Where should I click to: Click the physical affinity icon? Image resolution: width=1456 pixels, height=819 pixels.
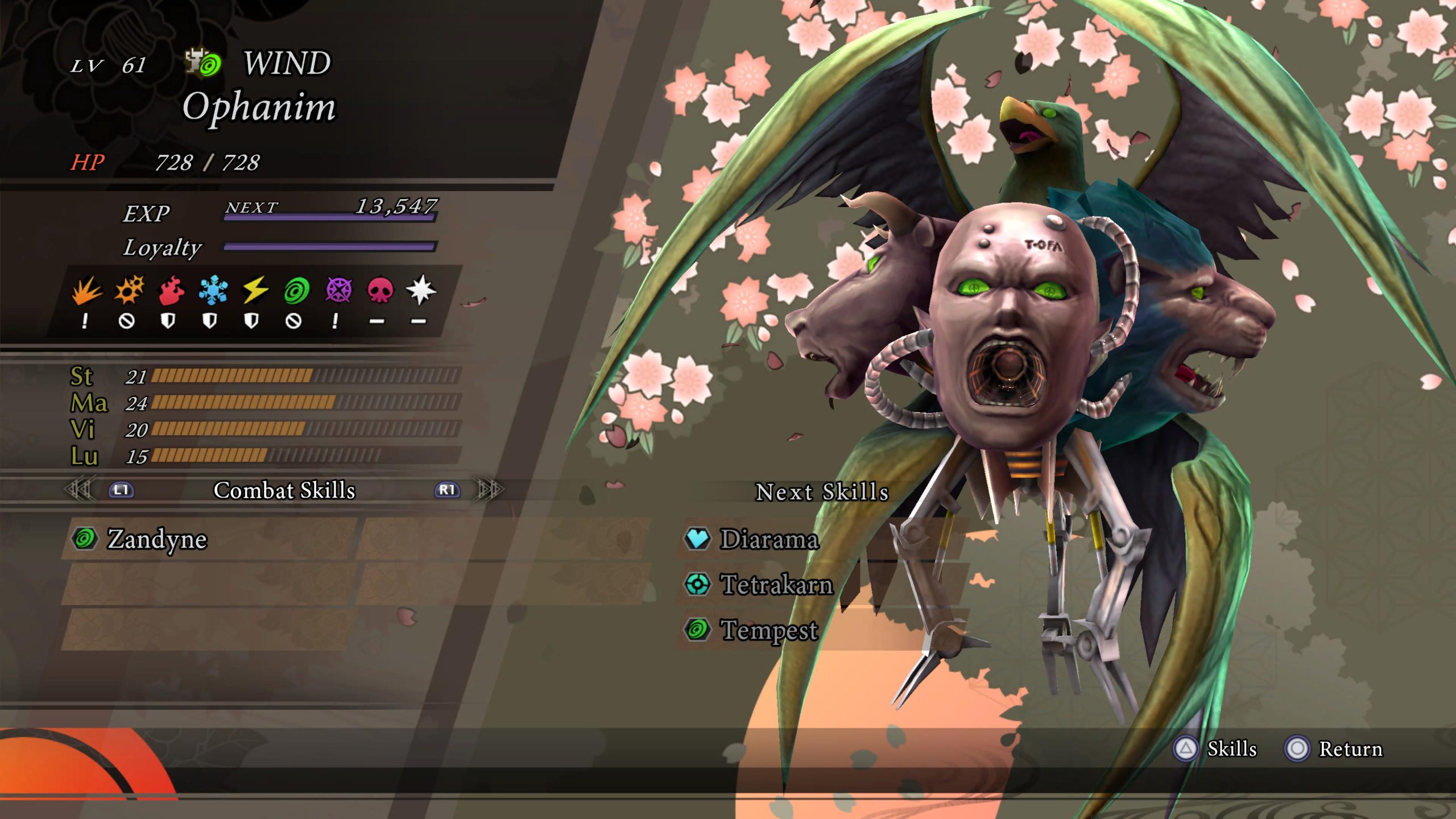click(x=86, y=291)
